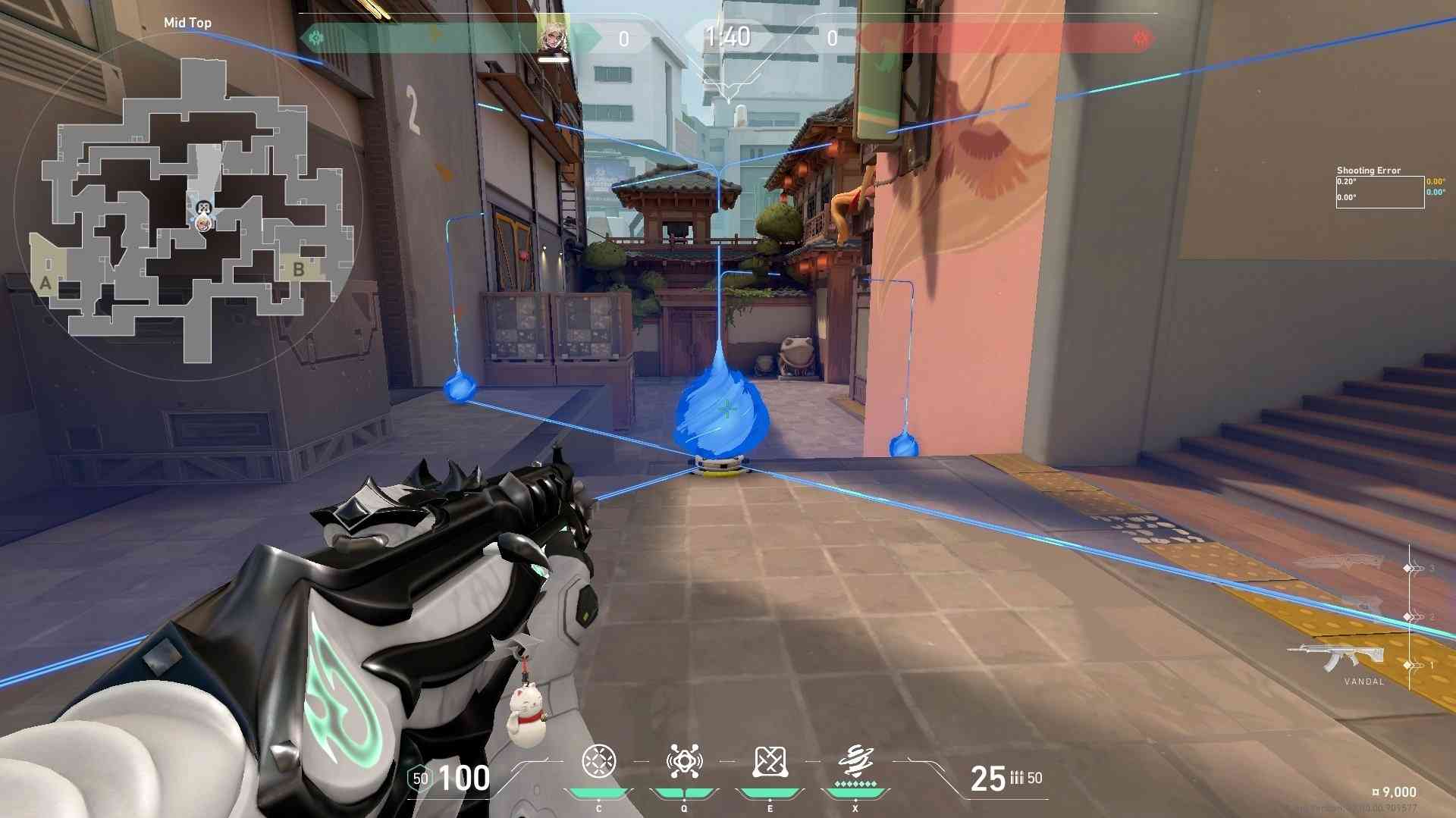Trigger the Annihilation ultimate icon
This screenshot has width=1456, height=818.
(x=855, y=760)
